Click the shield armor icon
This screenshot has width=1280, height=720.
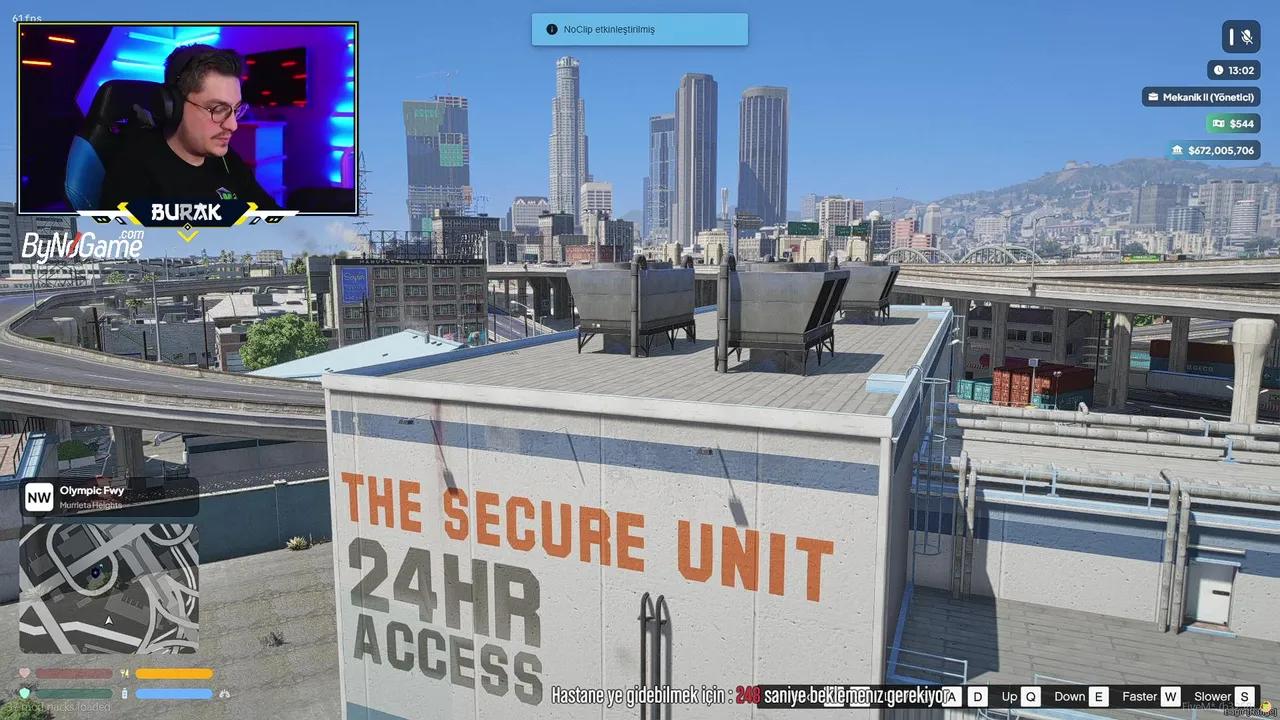click(24, 692)
